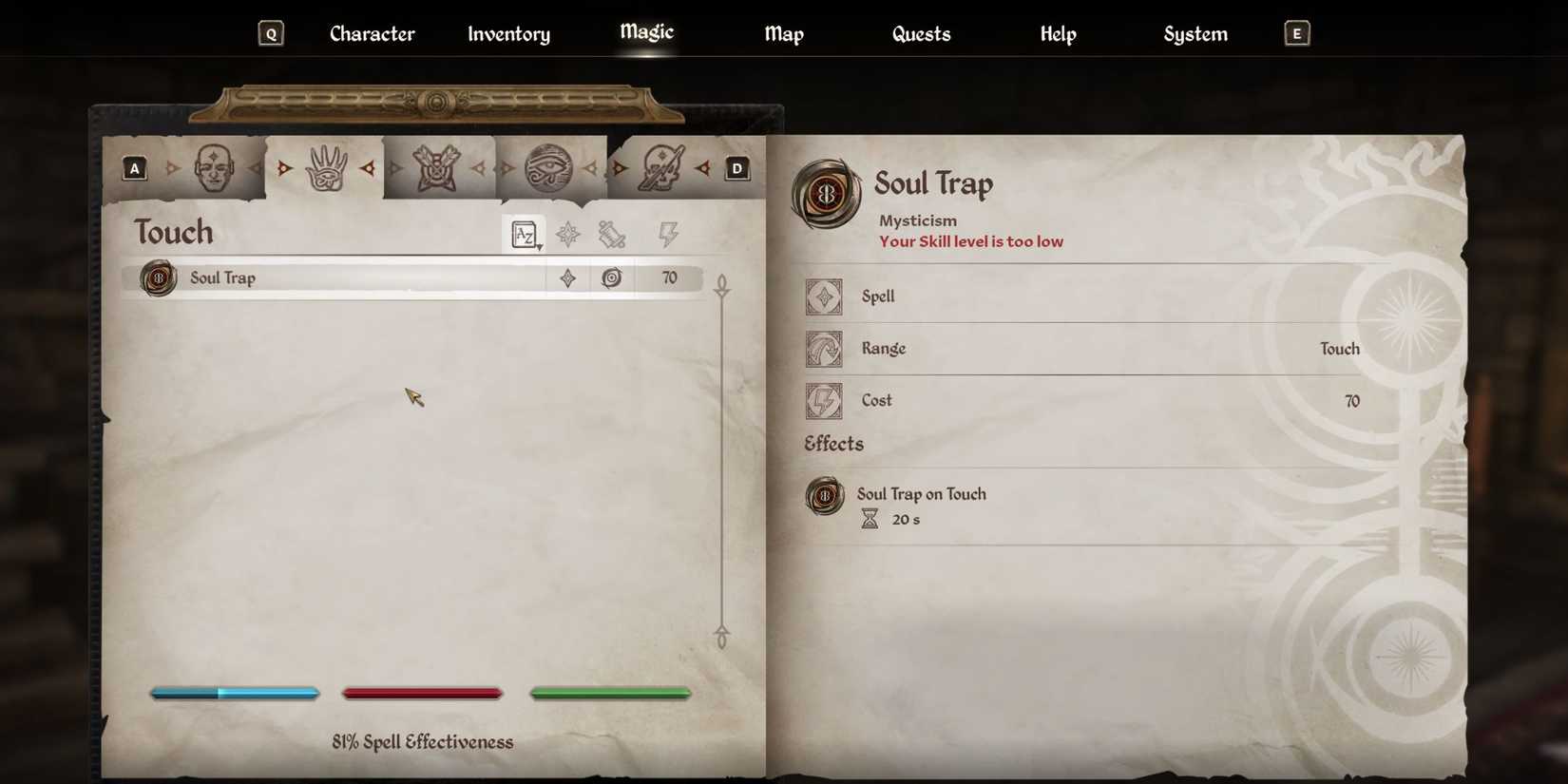Open the hand-with-eye Touch spells tab

(x=326, y=168)
